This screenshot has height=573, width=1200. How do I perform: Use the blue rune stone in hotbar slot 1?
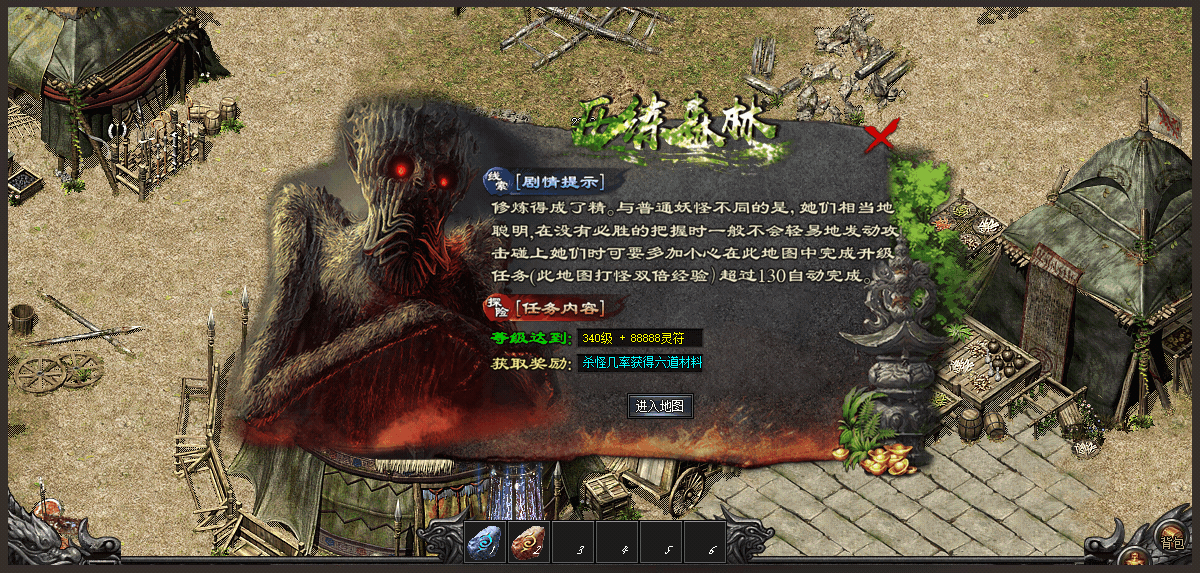485,543
